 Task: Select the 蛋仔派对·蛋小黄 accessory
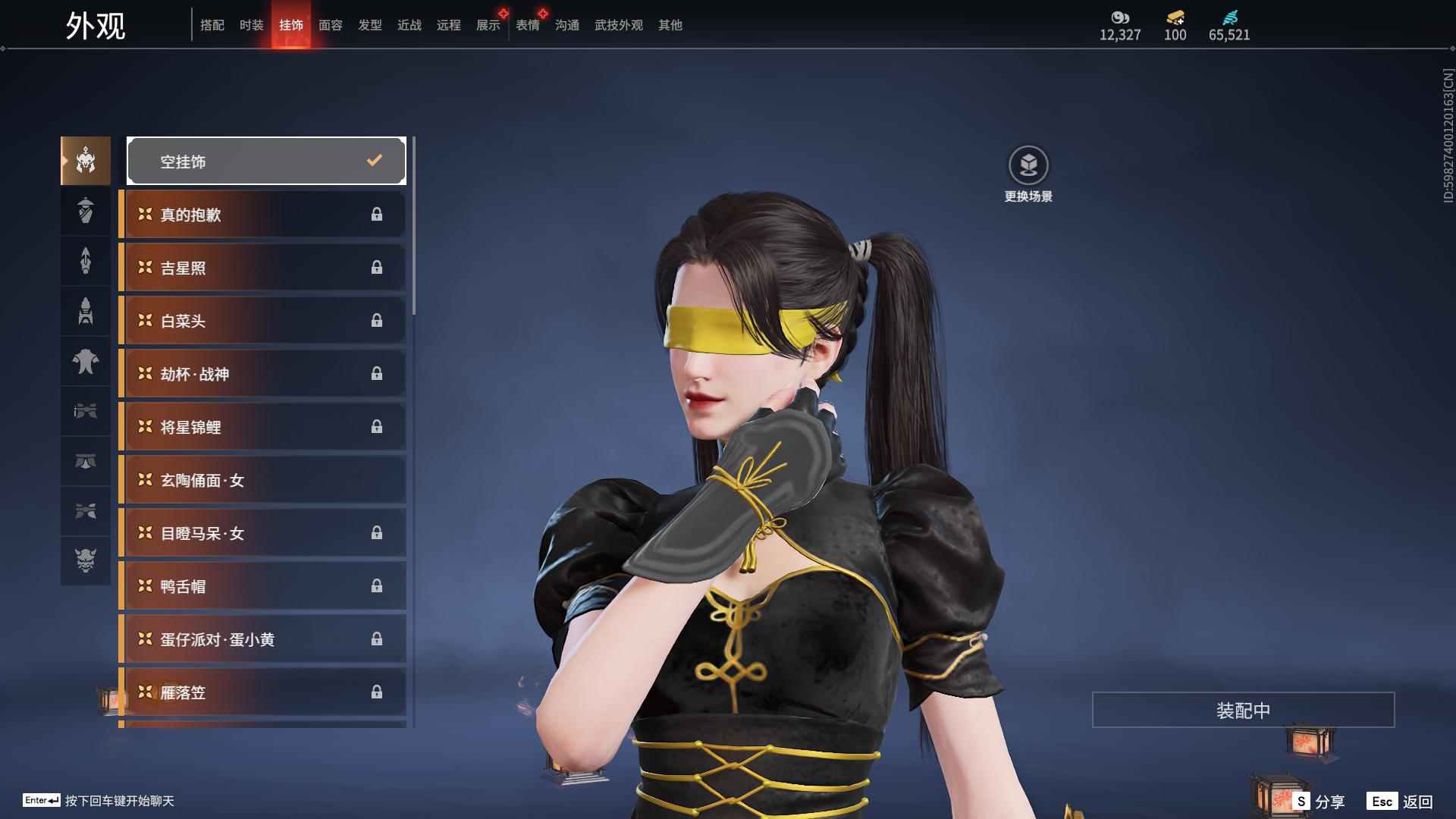[x=263, y=639]
